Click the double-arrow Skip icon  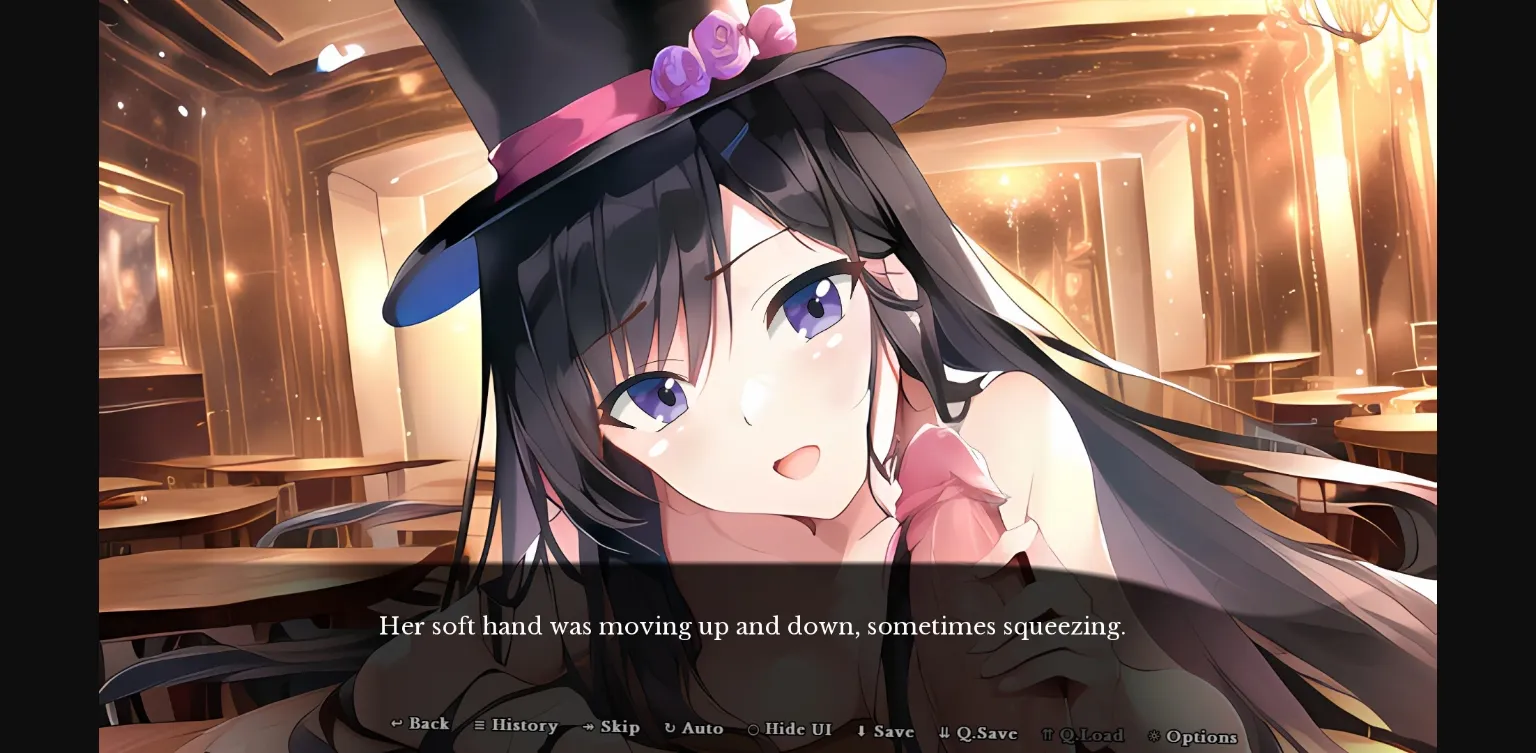pos(588,727)
